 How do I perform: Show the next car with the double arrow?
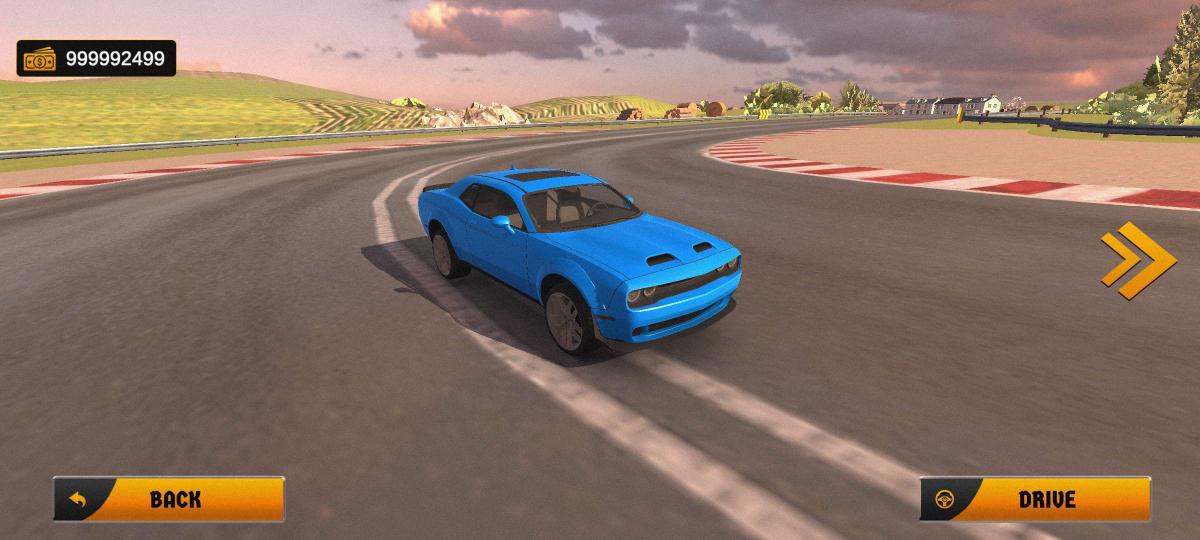point(1137,260)
